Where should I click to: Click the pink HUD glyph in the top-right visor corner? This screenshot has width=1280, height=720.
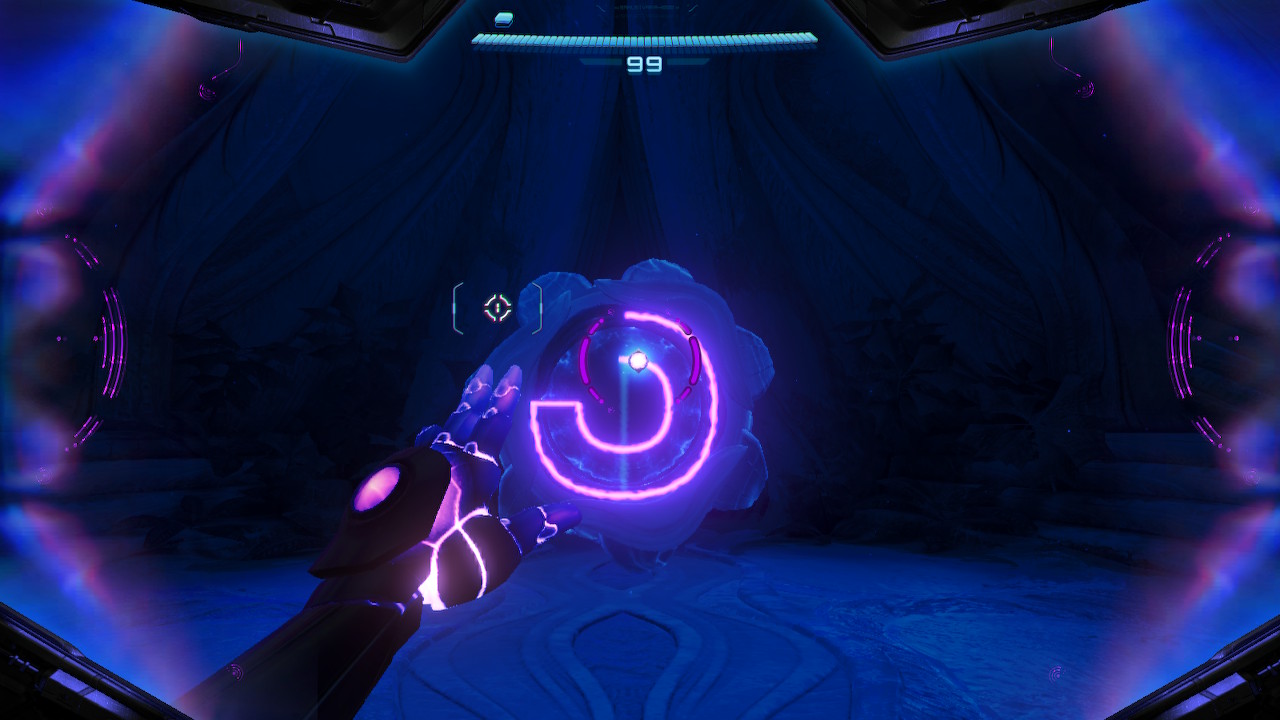(x=1083, y=90)
